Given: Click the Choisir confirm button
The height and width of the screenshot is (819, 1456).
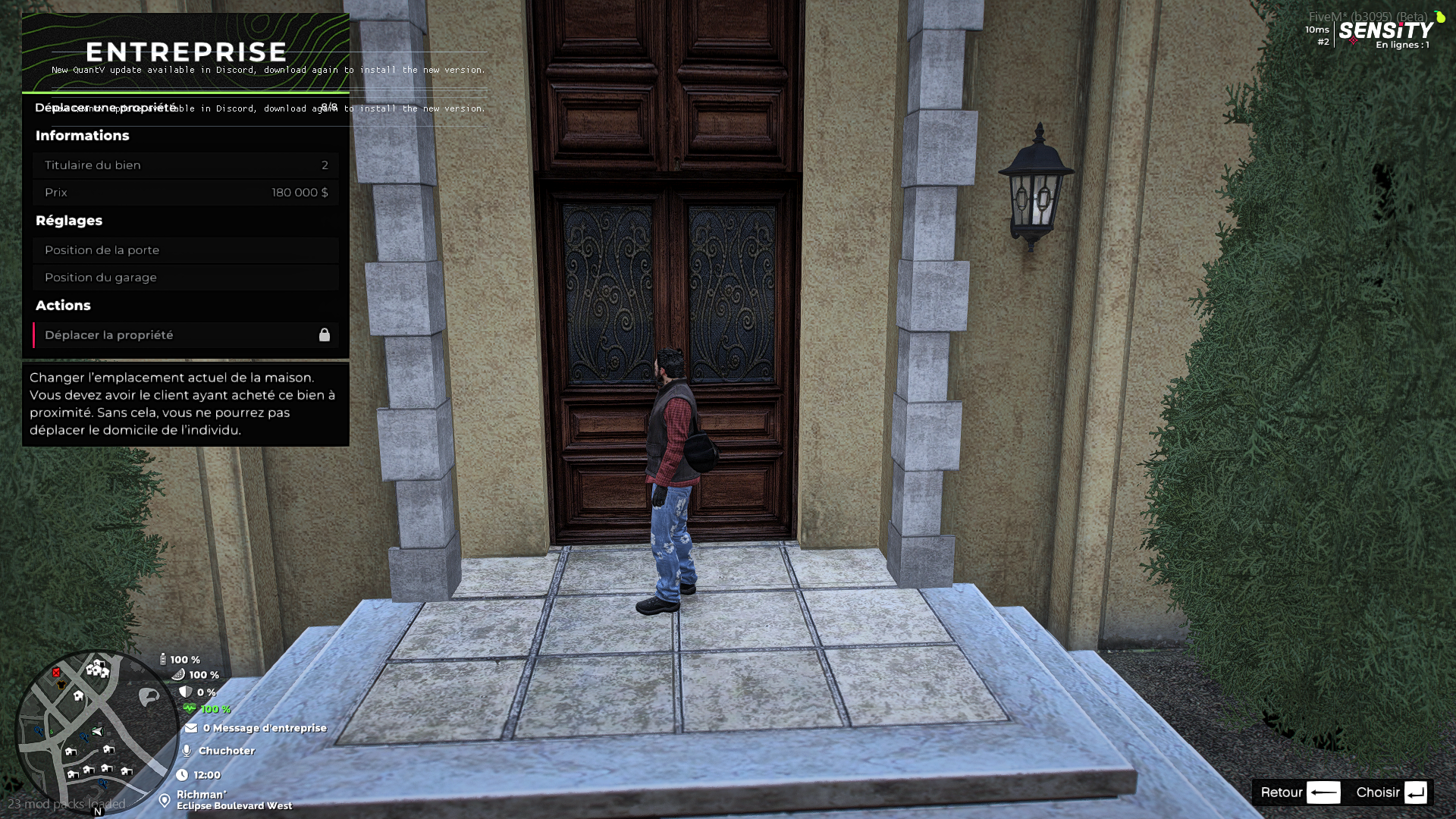Looking at the screenshot, I should 1391,792.
